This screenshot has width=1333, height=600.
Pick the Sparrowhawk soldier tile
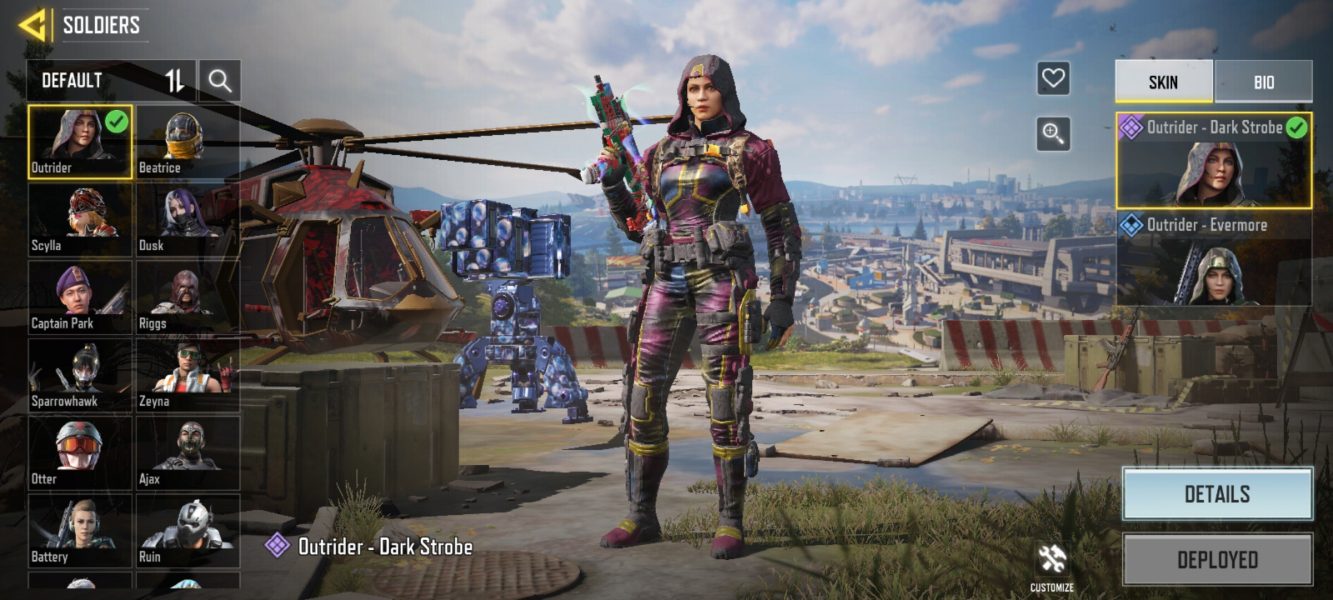click(x=80, y=376)
